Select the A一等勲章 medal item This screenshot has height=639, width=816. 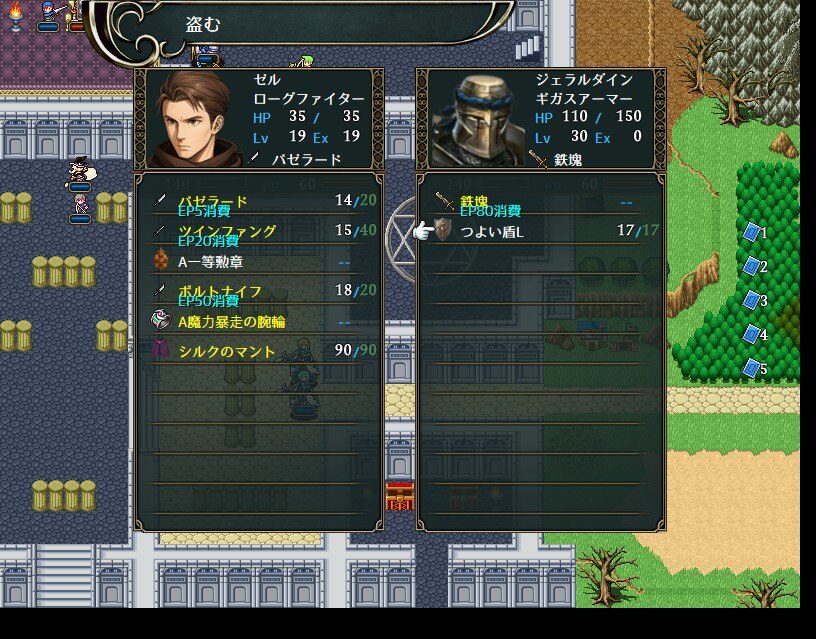[258, 261]
